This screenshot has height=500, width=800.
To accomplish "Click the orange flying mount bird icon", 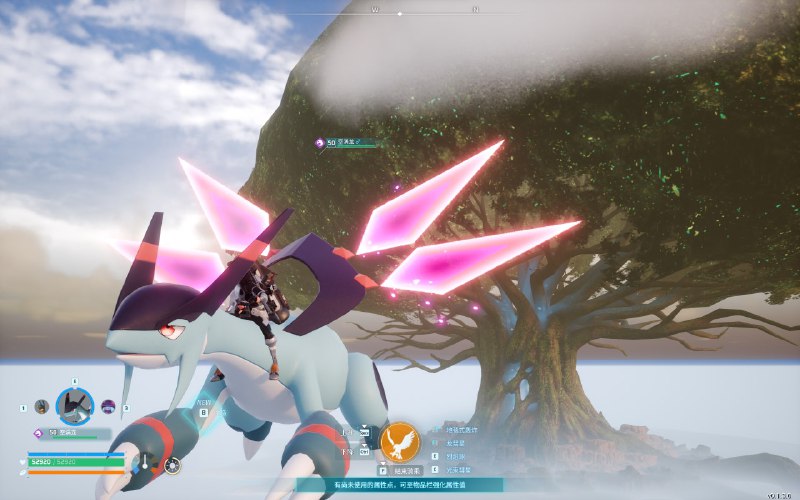I will 400,440.
